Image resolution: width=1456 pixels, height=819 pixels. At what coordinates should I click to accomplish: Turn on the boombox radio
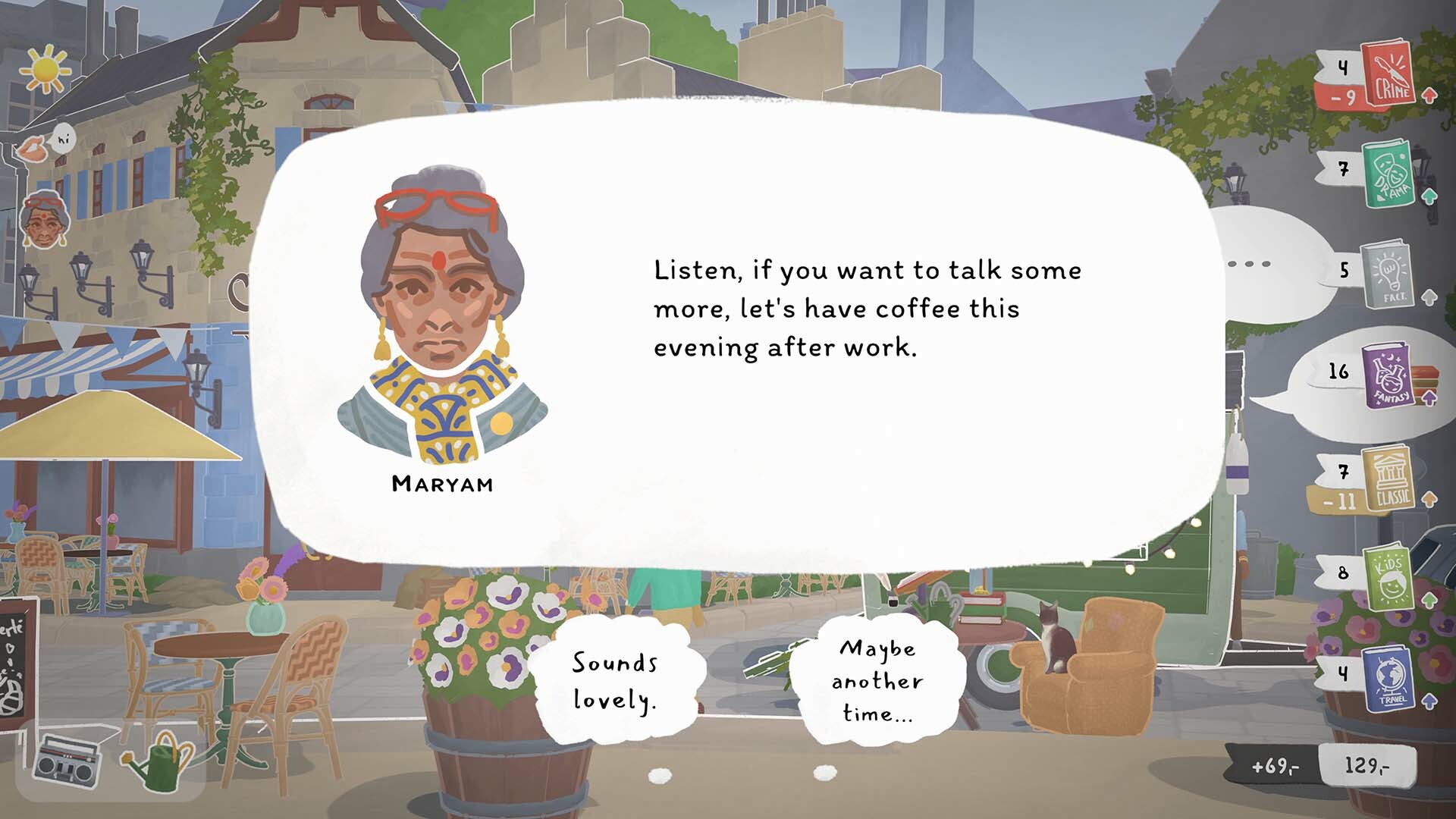[68, 758]
